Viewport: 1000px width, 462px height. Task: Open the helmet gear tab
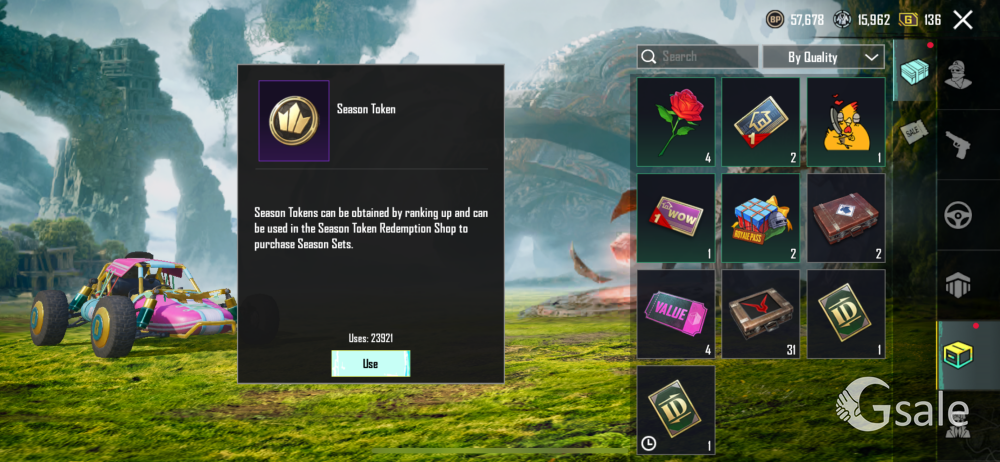(x=960, y=285)
